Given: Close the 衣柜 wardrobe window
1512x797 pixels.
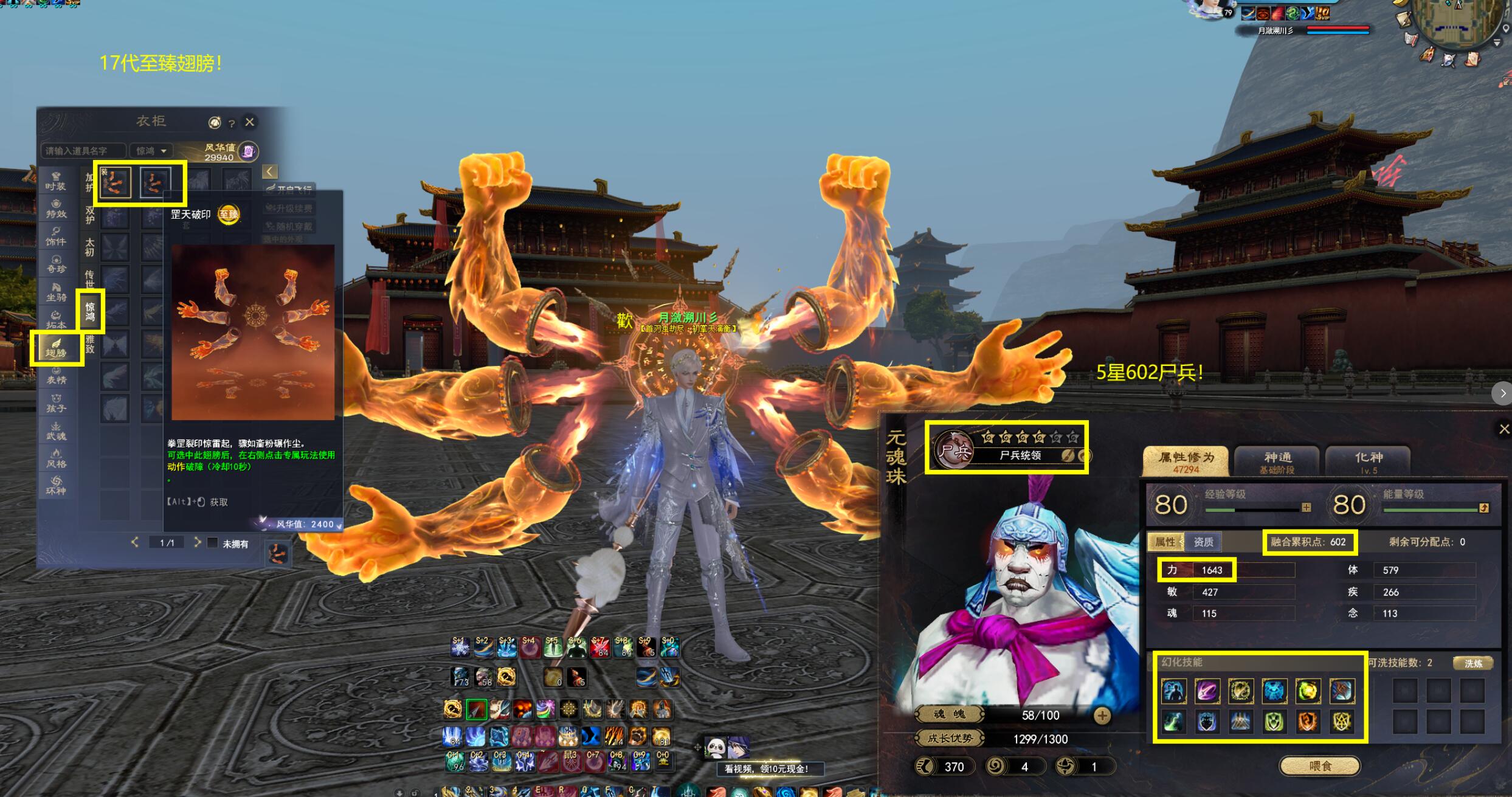Looking at the screenshot, I should coord(249,122).
